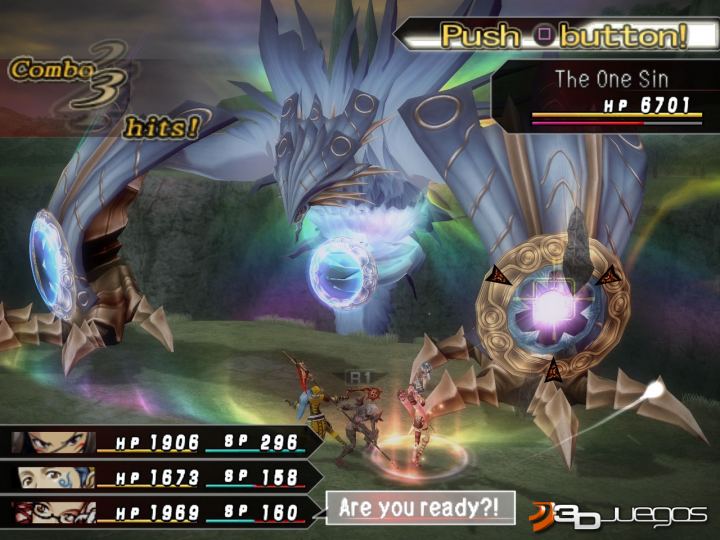Select the party member with 1906 HP
Viewport: 720px width, 540px height.
tap(160, 443)
